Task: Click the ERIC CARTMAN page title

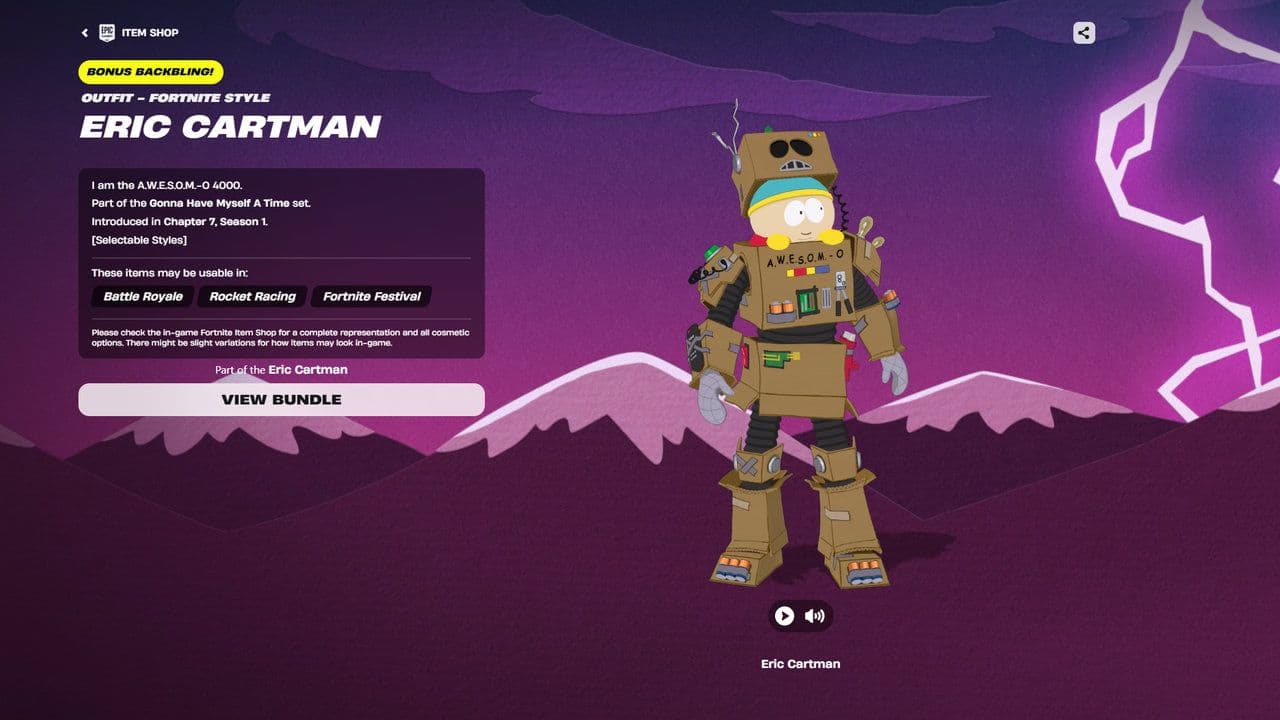Action: point(230,127)
